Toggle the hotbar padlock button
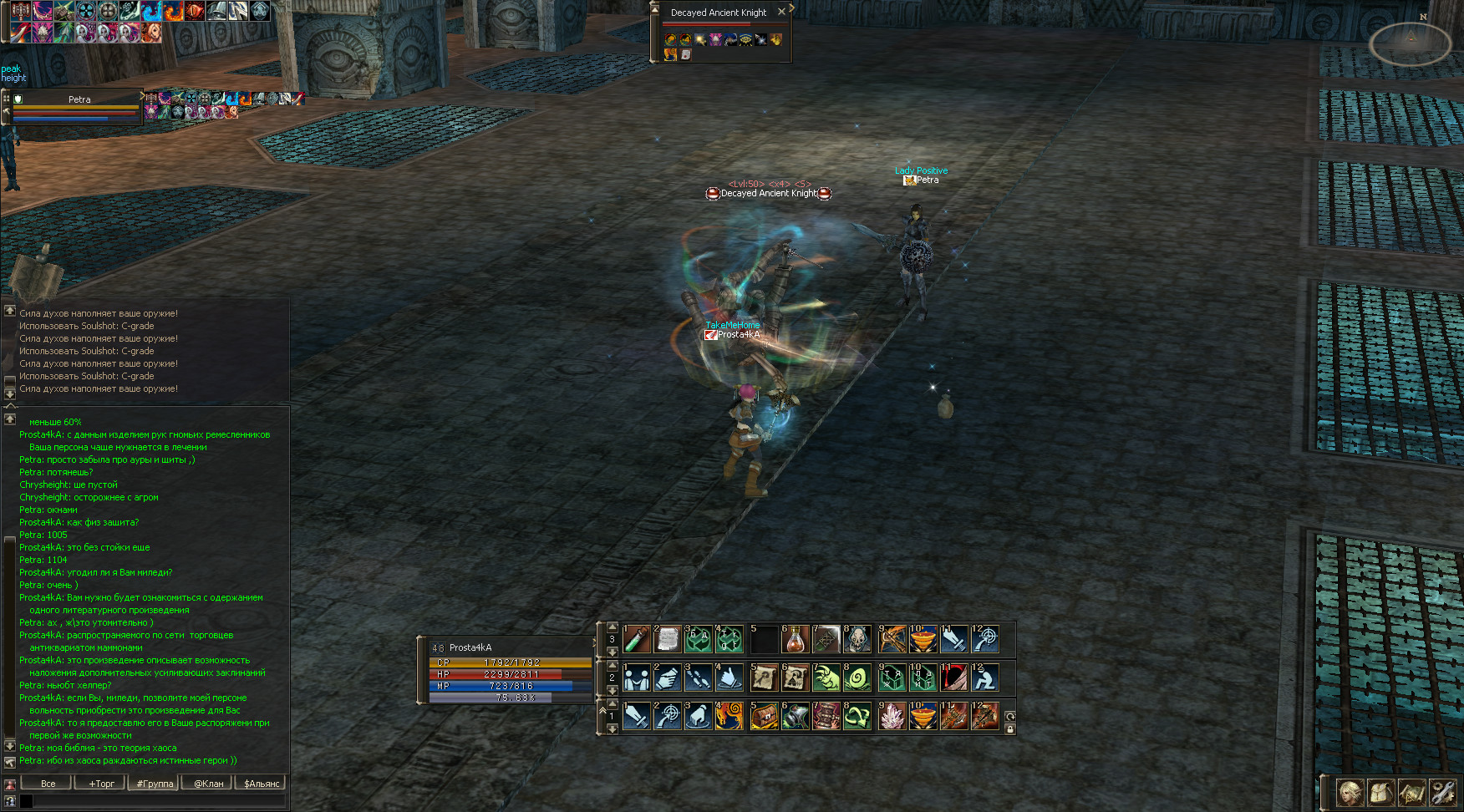Viewport: 1464px width, 812px height. [x=1010, y=729]
